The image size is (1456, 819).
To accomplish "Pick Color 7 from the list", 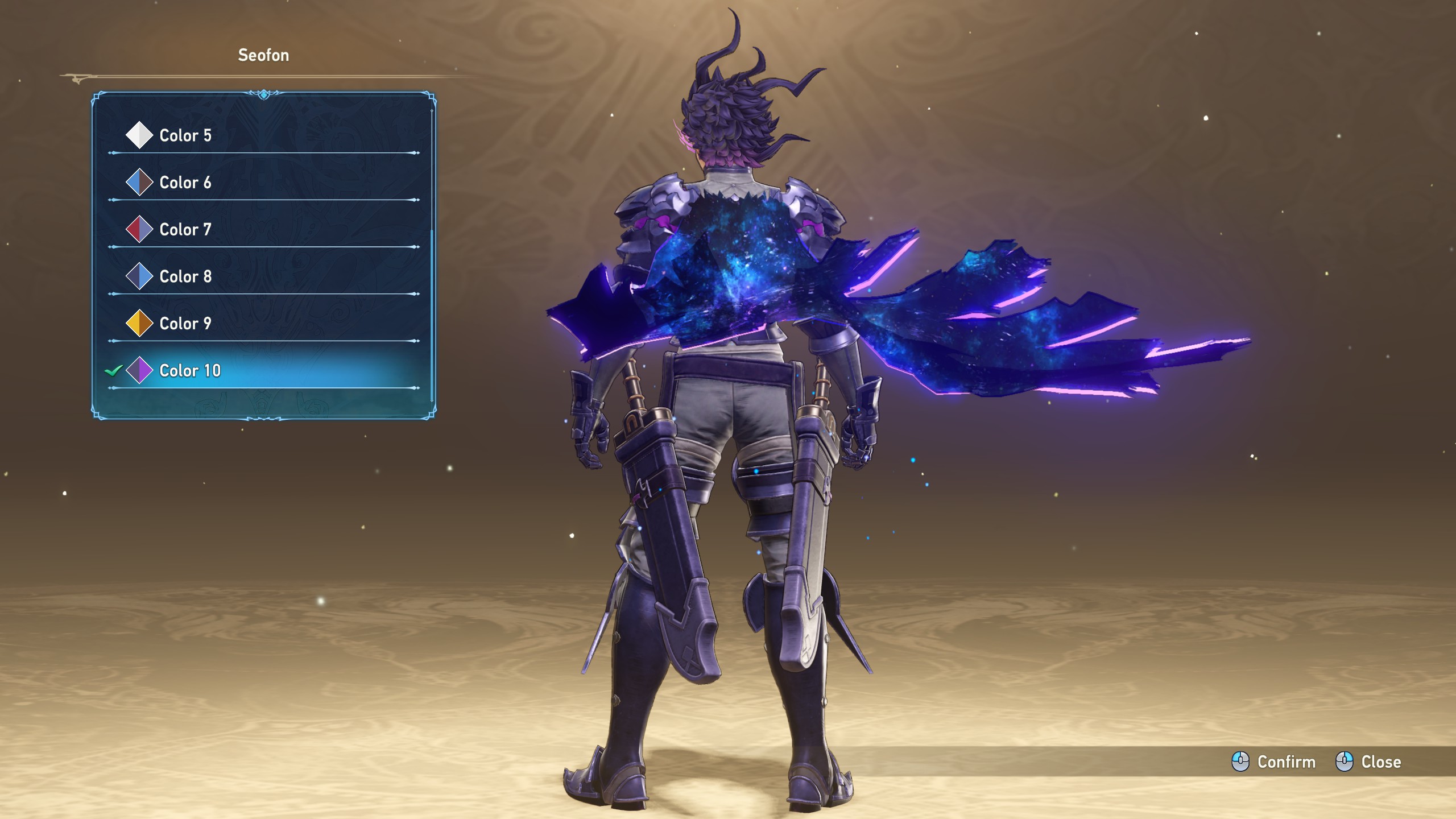I will coord(185,230).
